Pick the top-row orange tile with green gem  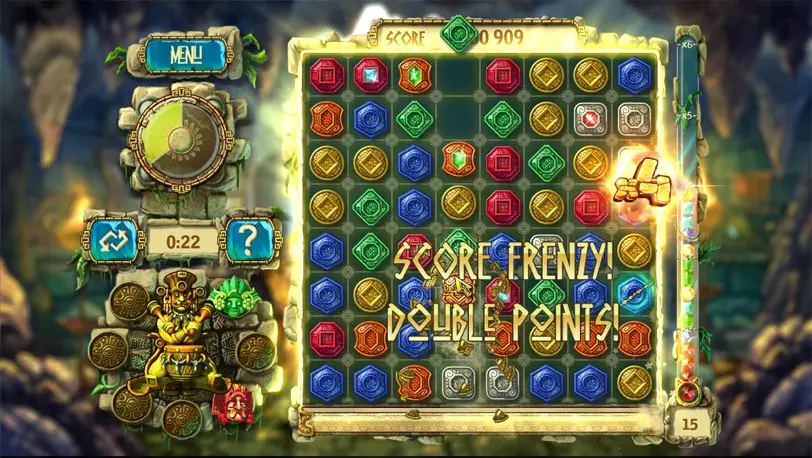[x=413, y=75]
